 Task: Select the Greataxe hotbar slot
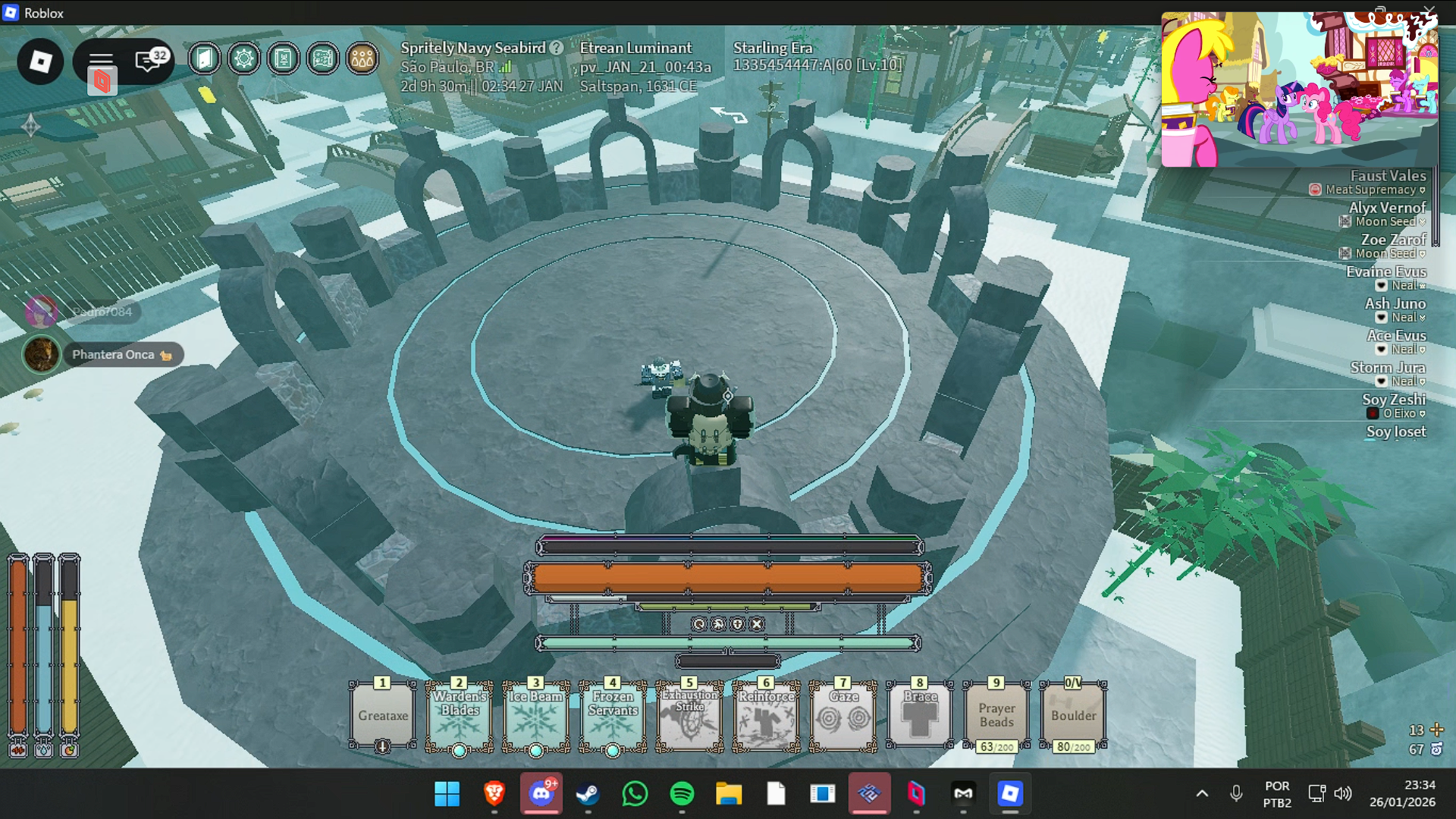[383, 715]
